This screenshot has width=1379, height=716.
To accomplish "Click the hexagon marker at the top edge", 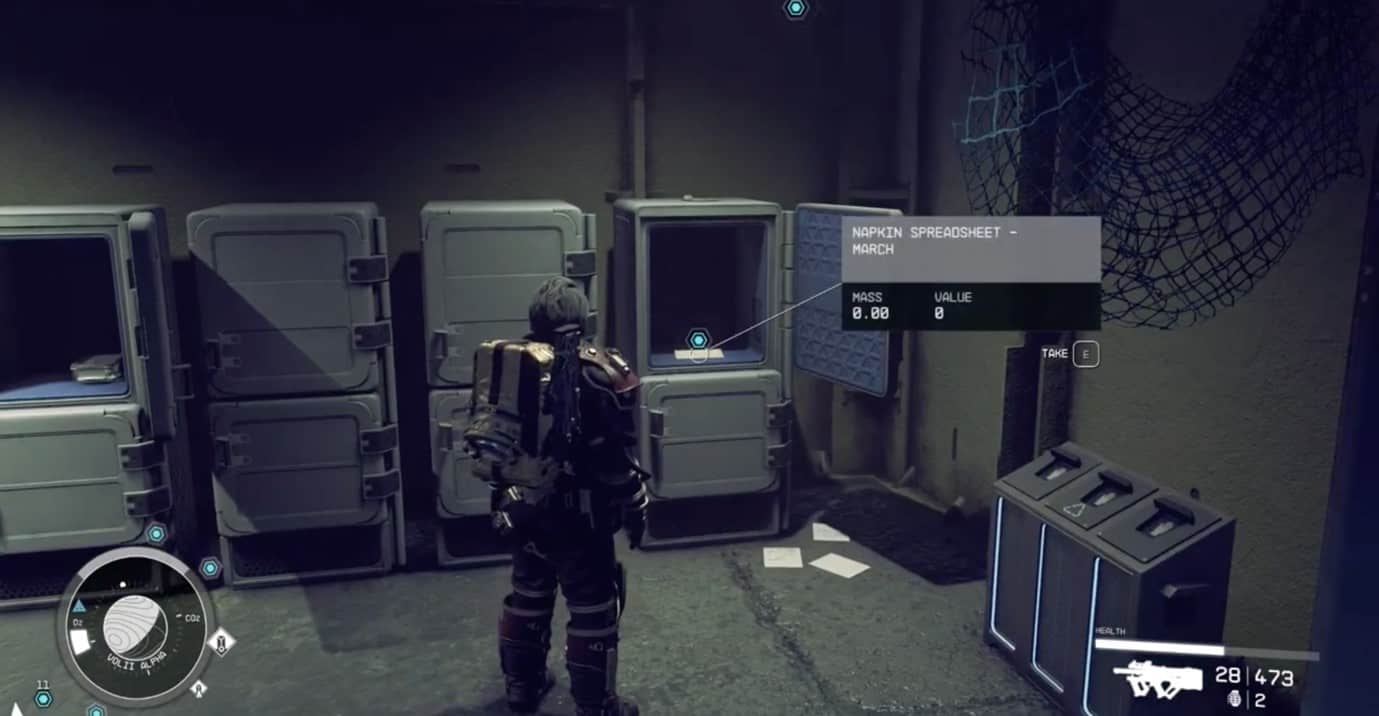I will click(795, 8).
